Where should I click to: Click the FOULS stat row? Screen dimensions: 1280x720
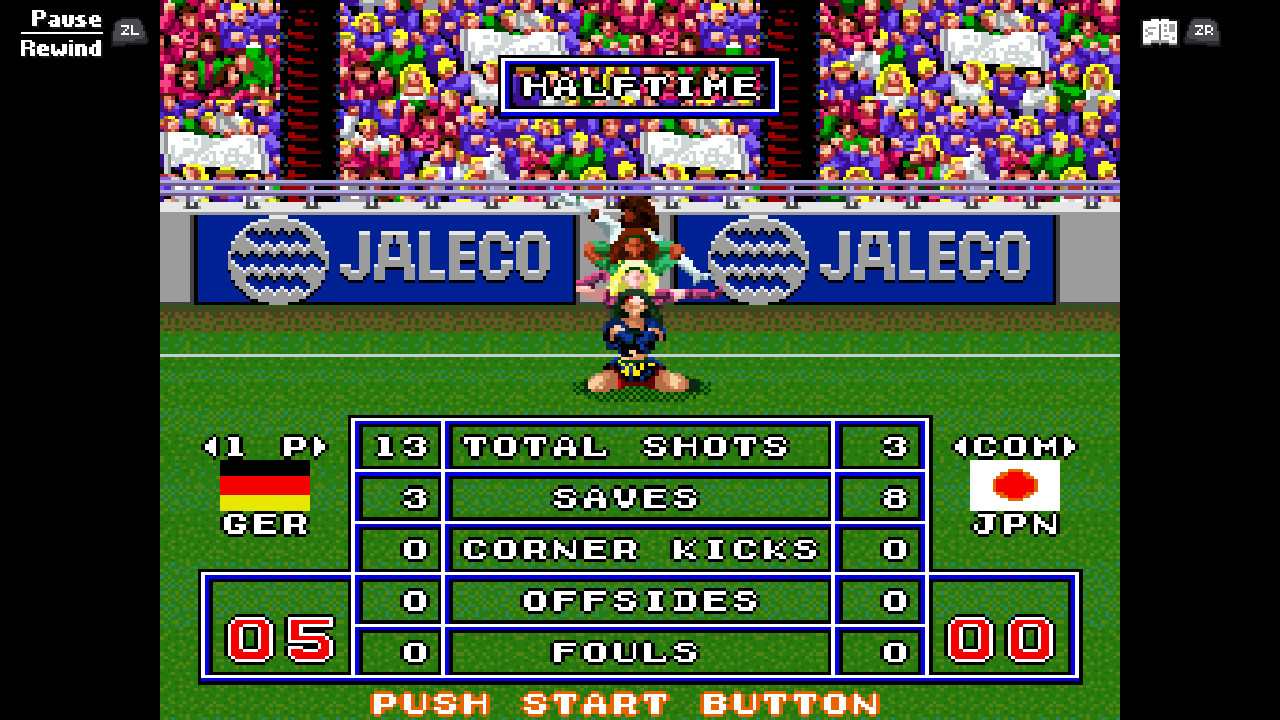pyautogui.click(x=639, y=652)
